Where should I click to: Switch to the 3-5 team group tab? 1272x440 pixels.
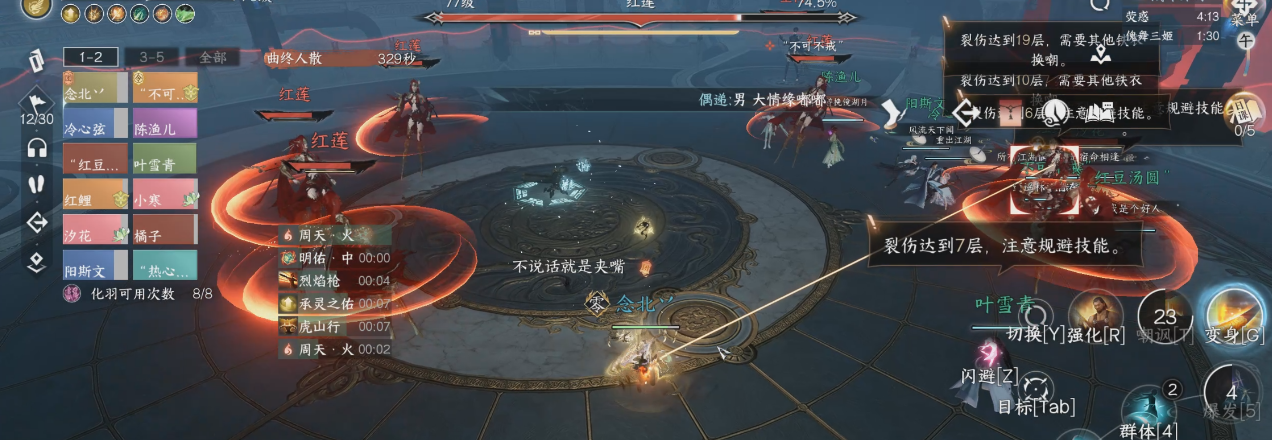152,57
